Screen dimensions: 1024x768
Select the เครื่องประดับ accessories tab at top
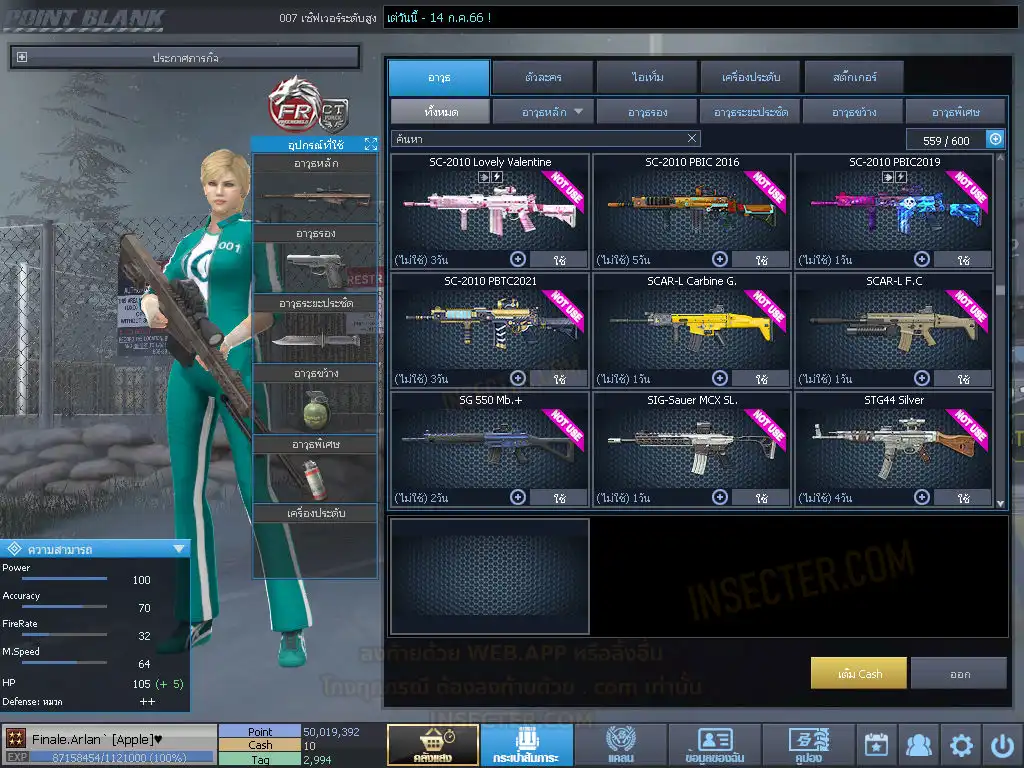coord(749,77)
